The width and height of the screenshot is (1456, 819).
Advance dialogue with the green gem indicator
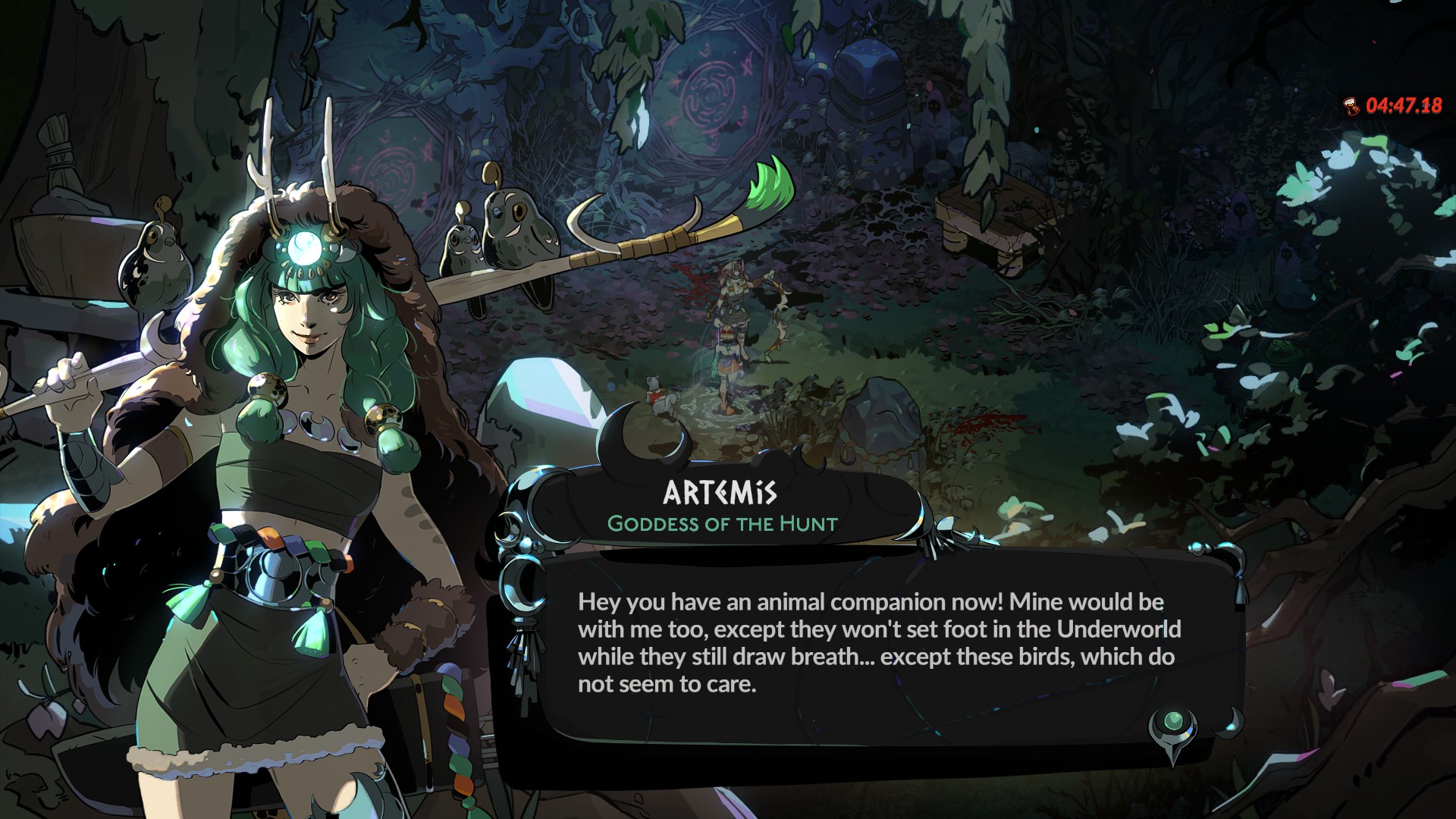[x=1173, y=721]
